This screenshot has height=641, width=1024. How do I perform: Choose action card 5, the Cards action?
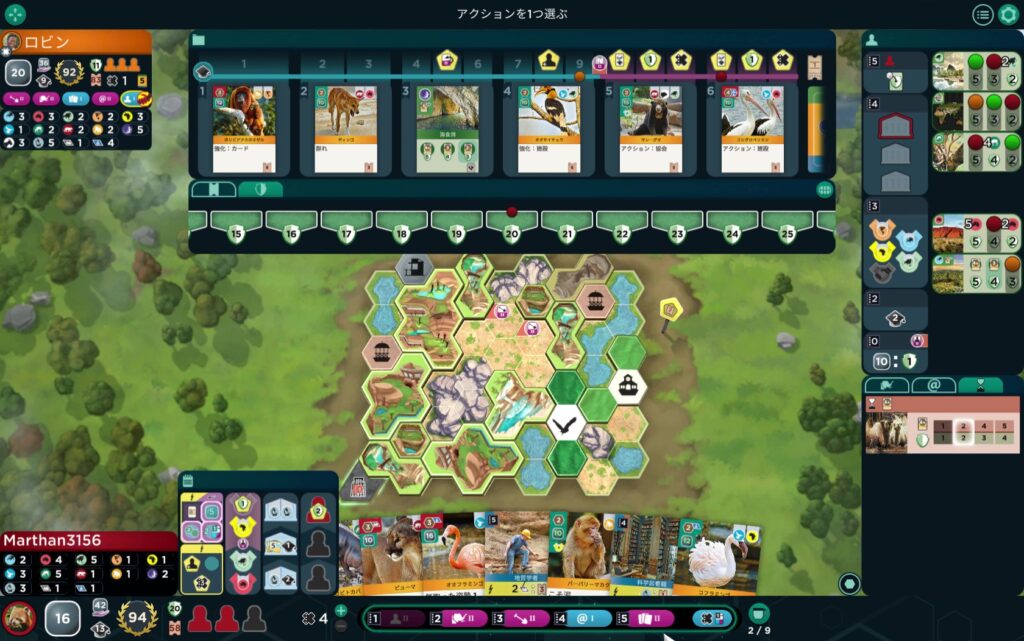coord(645,619)
